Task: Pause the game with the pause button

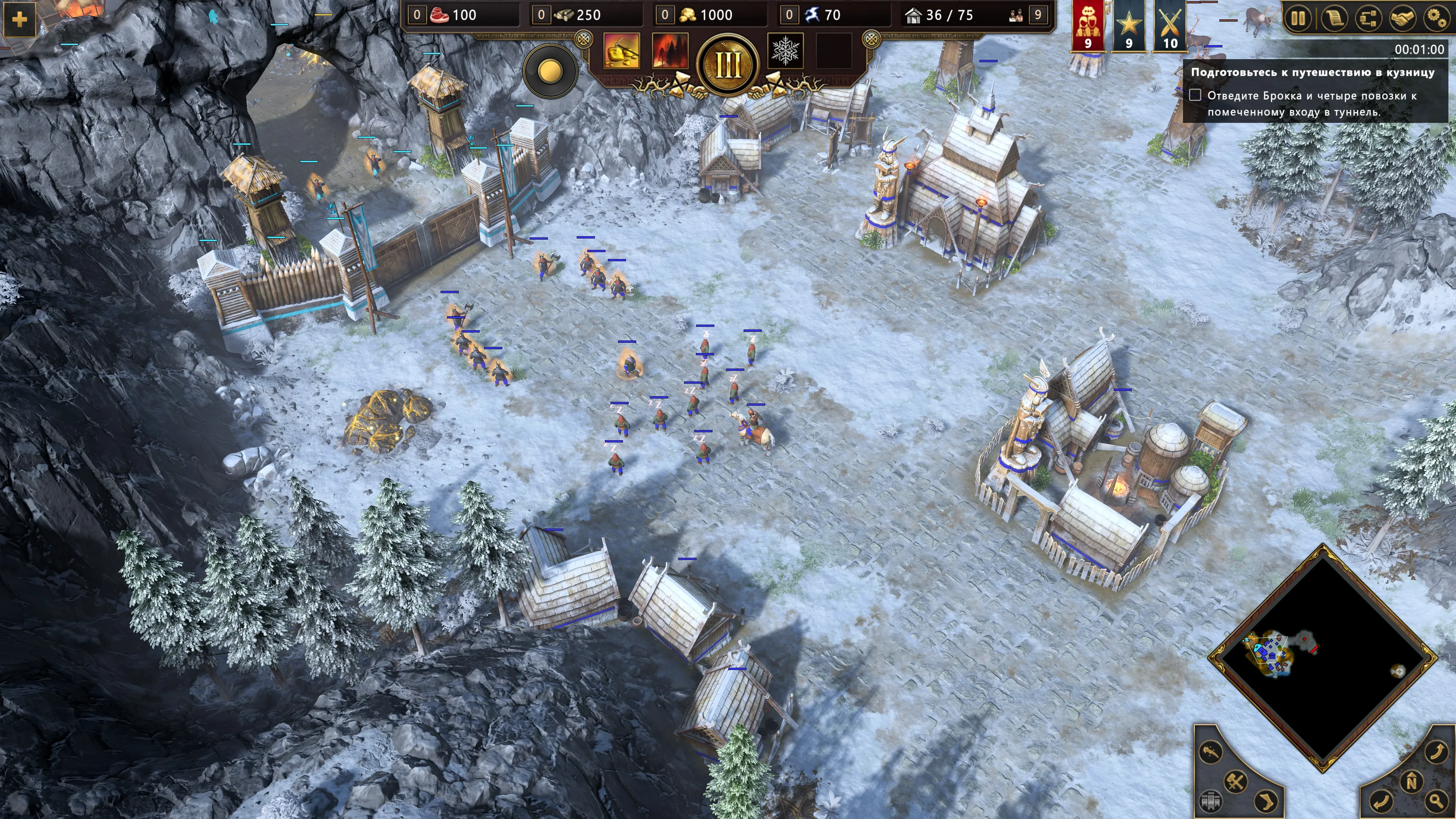Action: 1298,18
